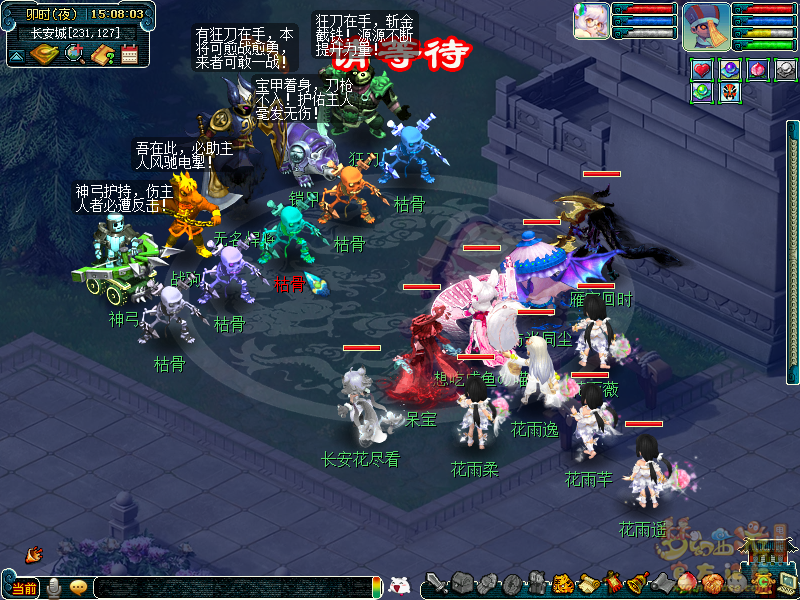Click the purple orb buff icon
The image size is (800, 600).
(731, 69)
